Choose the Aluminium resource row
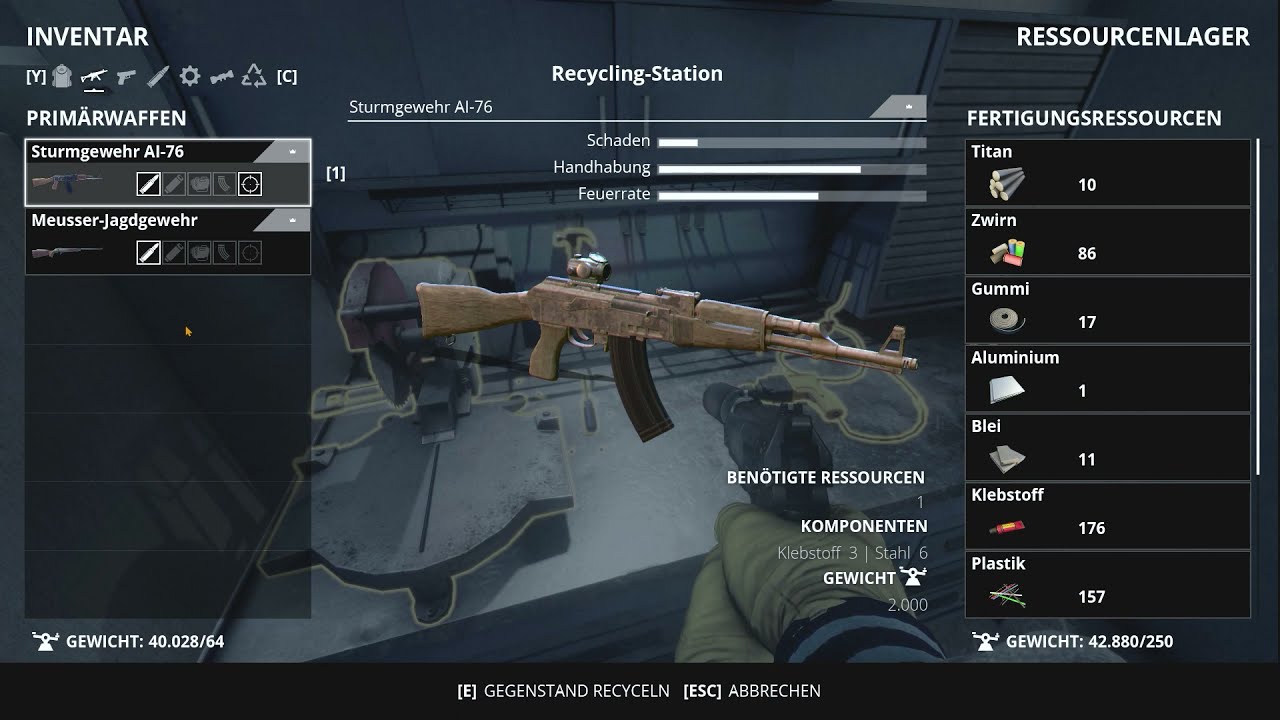 [x=1108, y=379]
